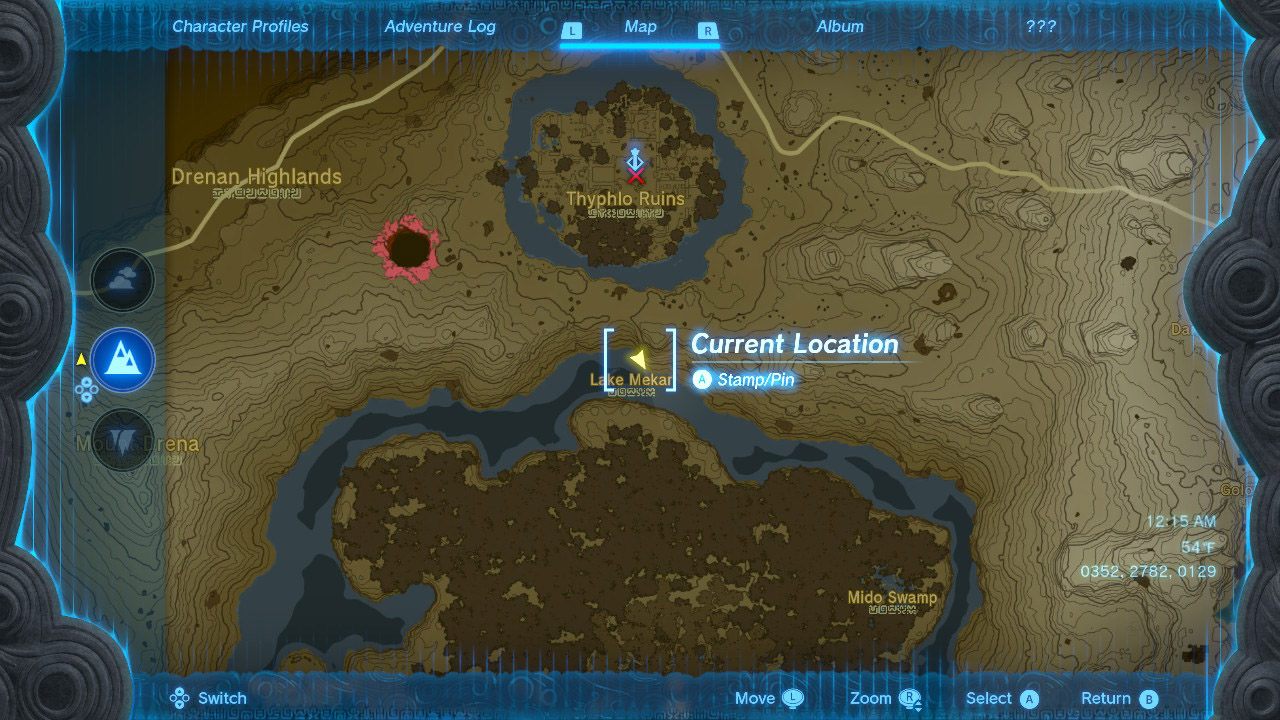Viewport: 1280px width, 720px height.
Task: Click the Current Location arrow marker
Action: coord(638,358)
